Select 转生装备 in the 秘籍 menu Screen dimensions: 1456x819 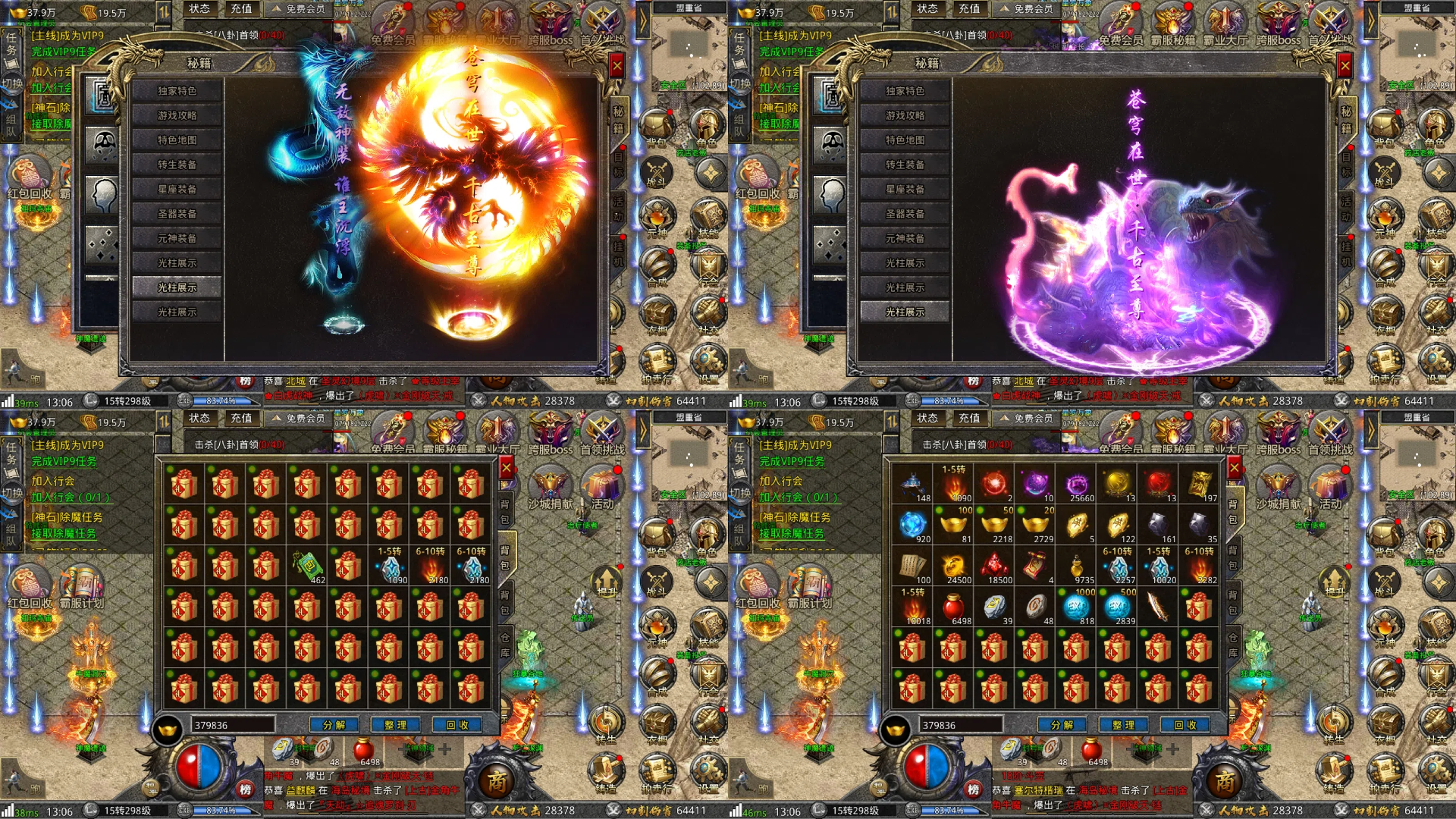[x=177, y=164]
